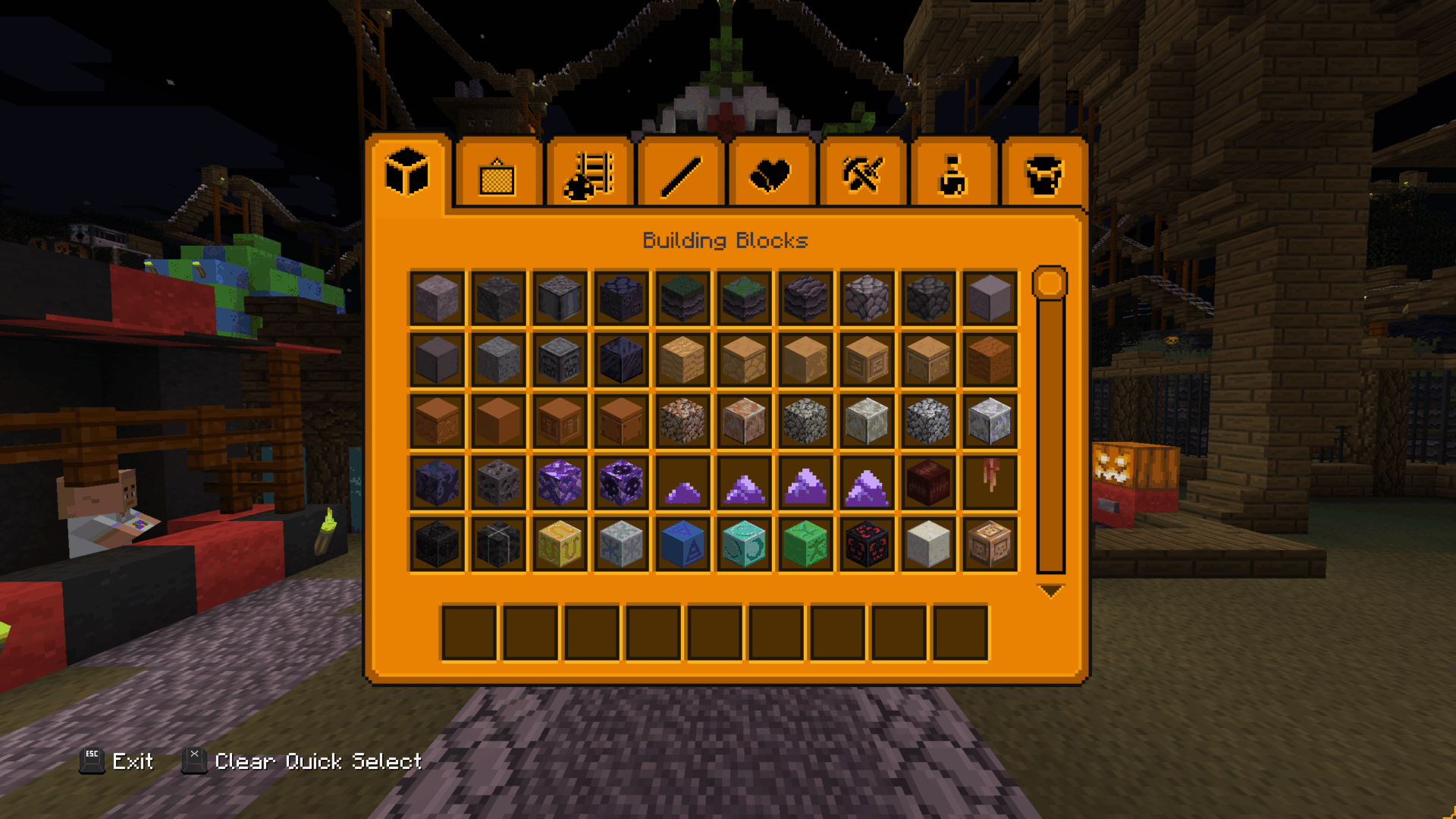
Task: Open the bucket icon tab
Action: coord(1043,175)
